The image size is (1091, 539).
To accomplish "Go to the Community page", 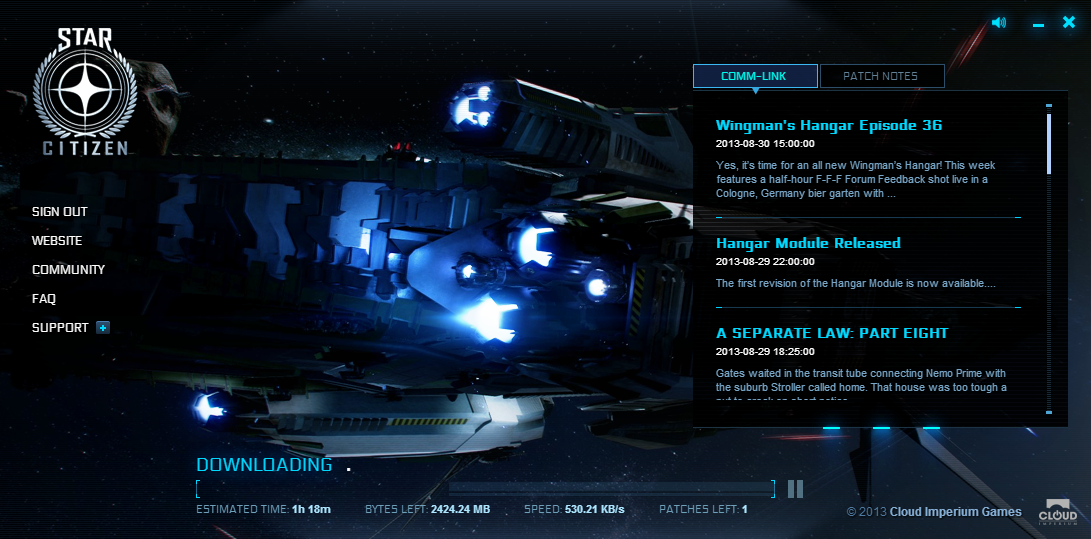I will 68,270.
